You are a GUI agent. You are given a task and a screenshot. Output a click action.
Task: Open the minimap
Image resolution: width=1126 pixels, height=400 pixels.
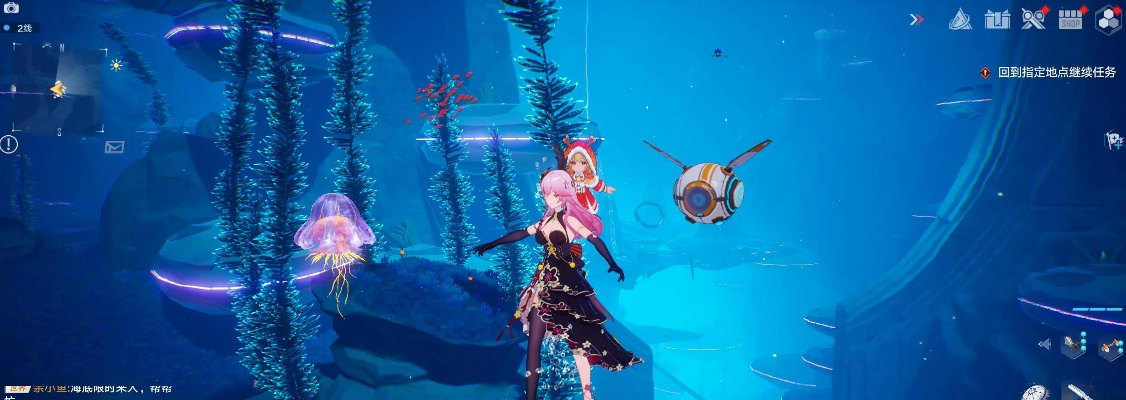[x=58, y=89]
